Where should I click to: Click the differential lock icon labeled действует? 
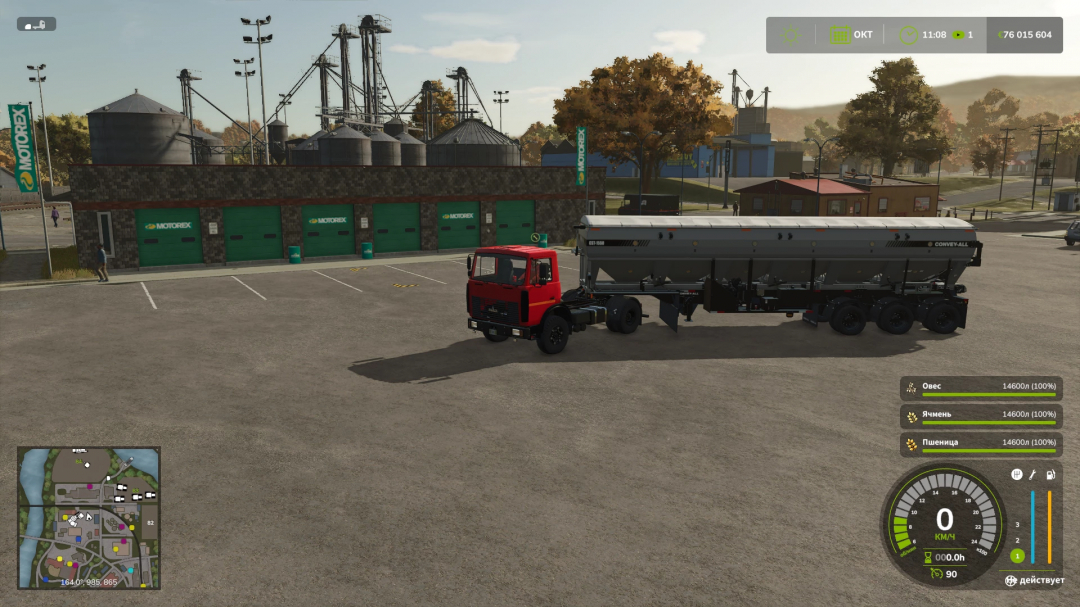(x=1012, y=580)
